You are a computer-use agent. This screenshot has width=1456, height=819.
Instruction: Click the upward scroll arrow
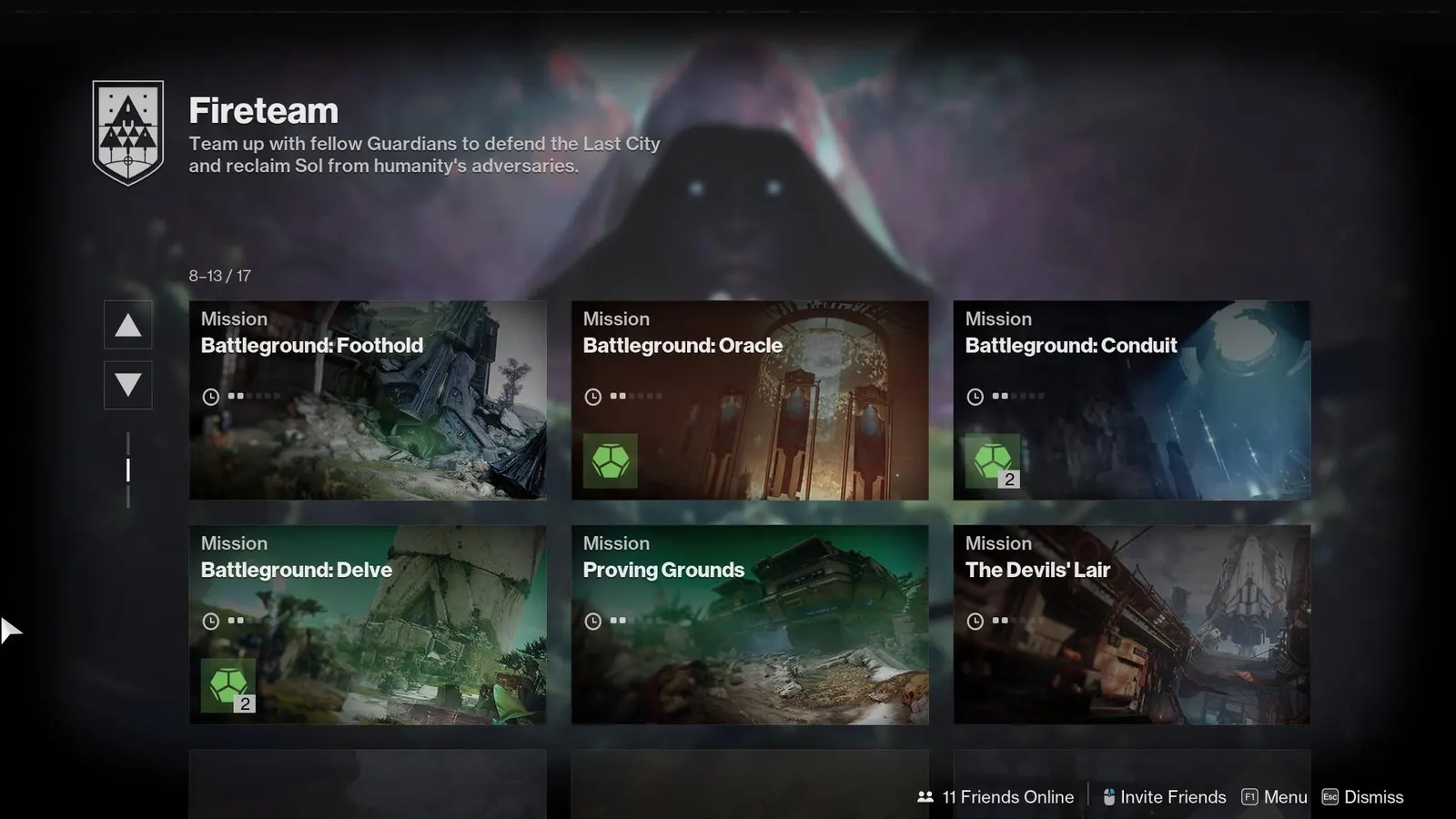[127, 325]
